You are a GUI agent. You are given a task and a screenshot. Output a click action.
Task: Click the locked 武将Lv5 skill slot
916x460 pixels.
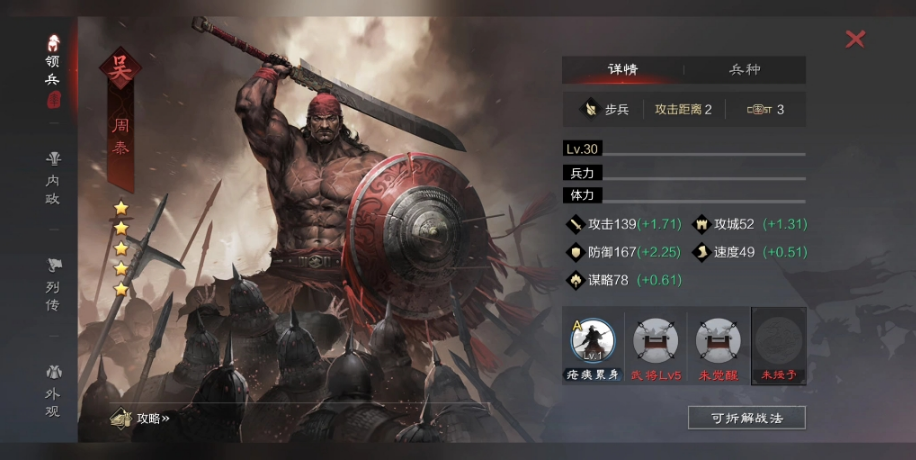click(x=656, y=343)
